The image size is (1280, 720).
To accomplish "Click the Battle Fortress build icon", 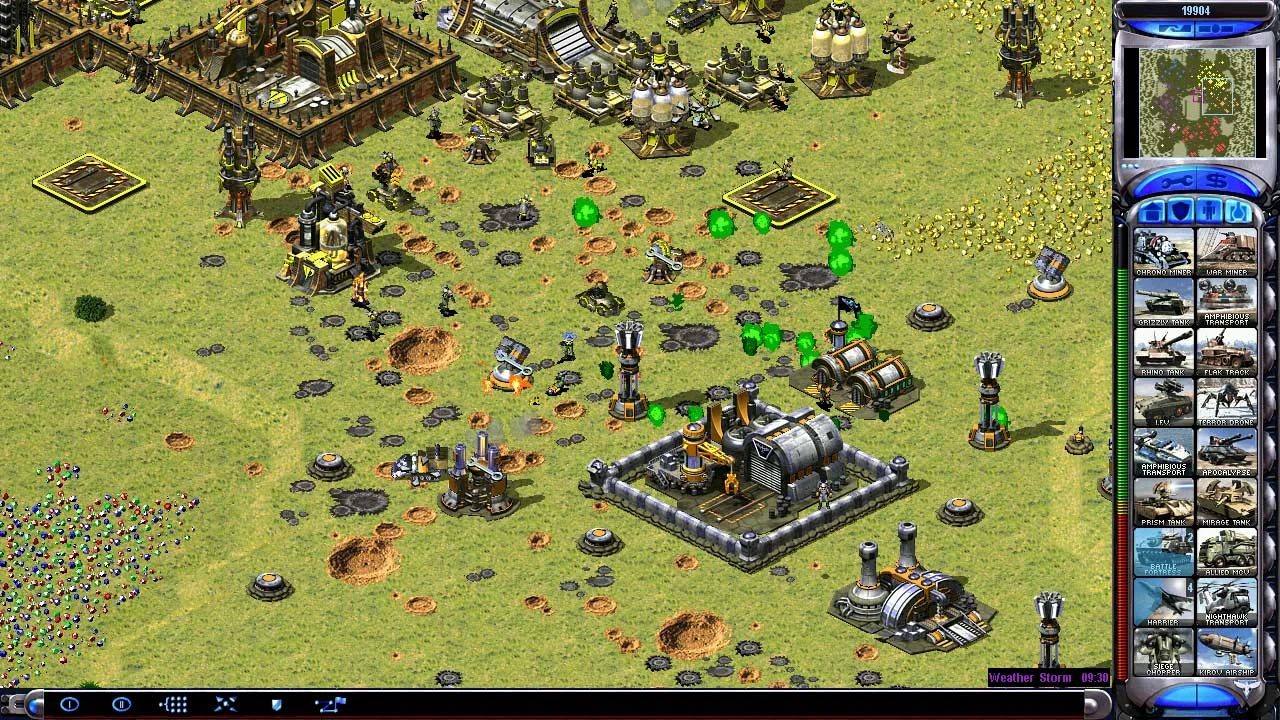I will (1163, 553).
